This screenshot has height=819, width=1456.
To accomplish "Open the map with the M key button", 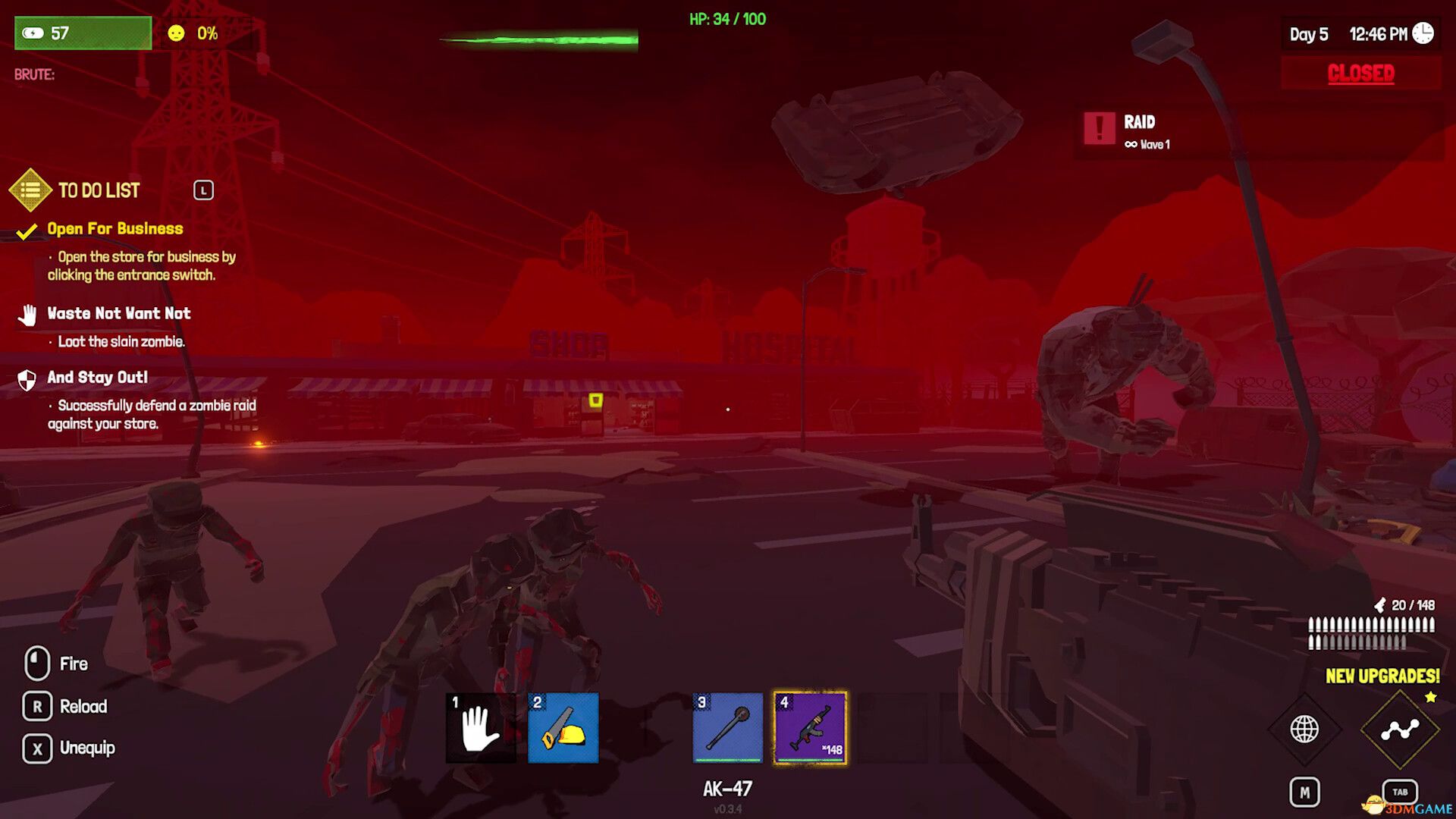I will (x=1306, y=790).
